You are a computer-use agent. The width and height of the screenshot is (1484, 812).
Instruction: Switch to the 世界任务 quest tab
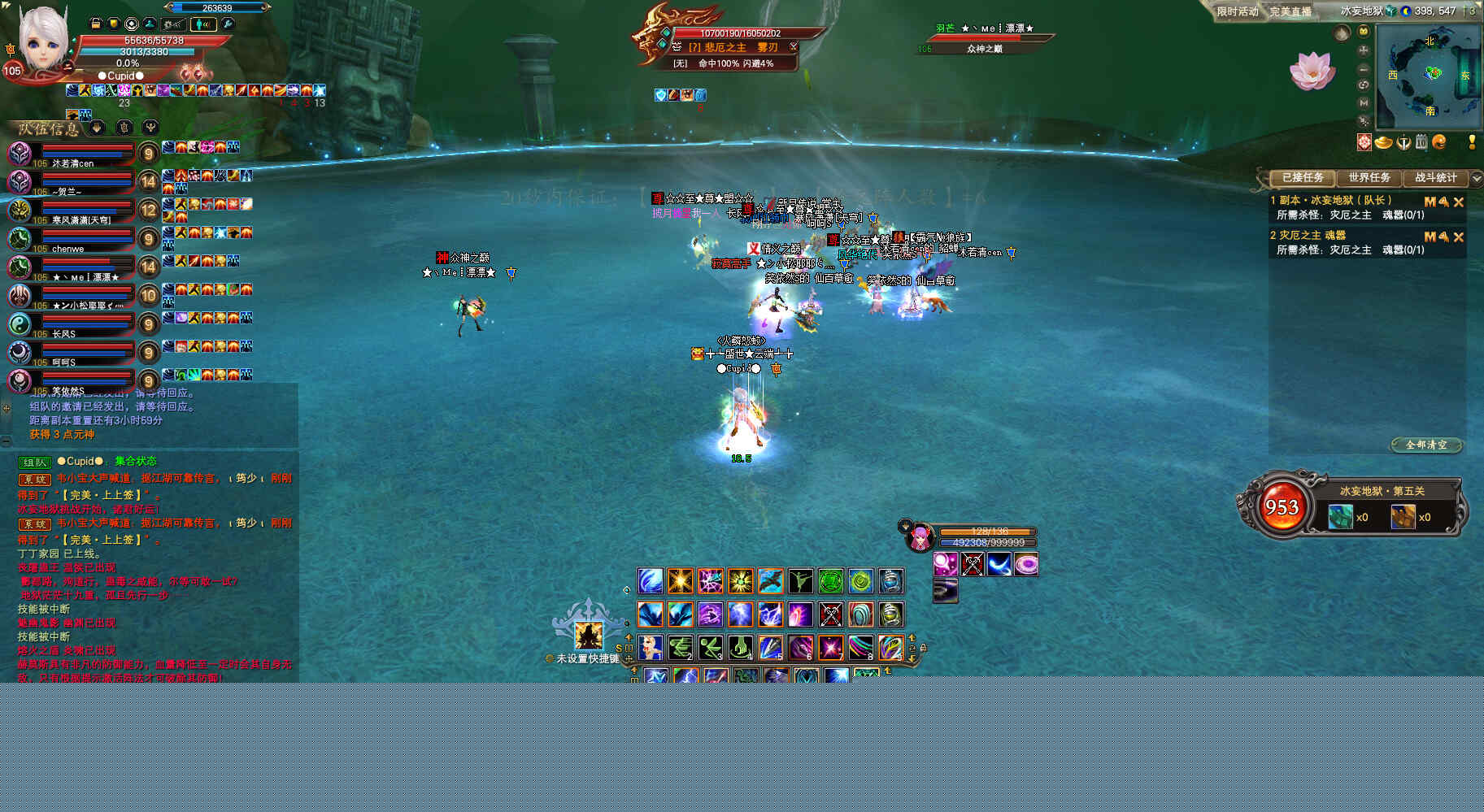click(1369, 178)
